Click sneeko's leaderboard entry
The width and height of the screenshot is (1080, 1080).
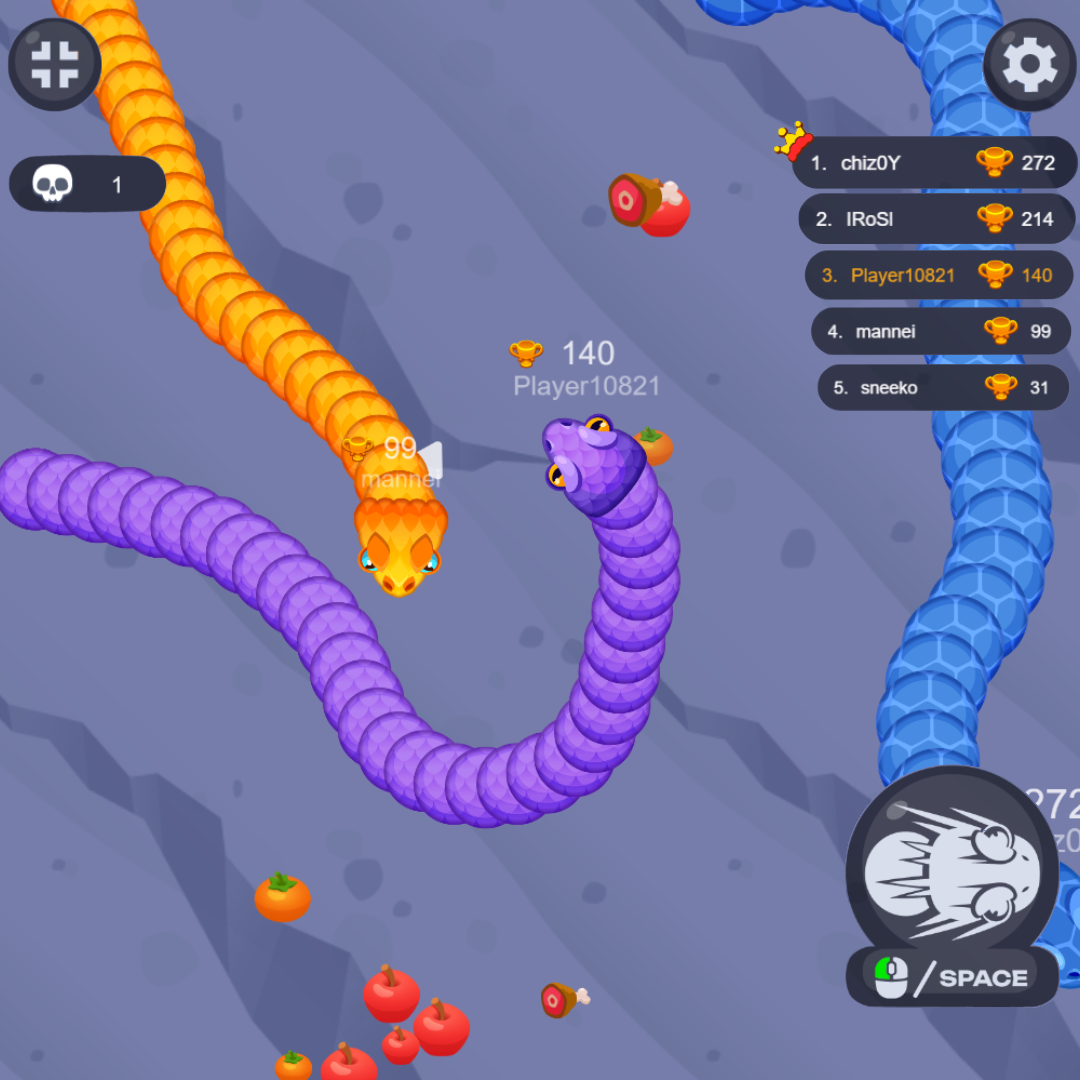click(942, 387)
